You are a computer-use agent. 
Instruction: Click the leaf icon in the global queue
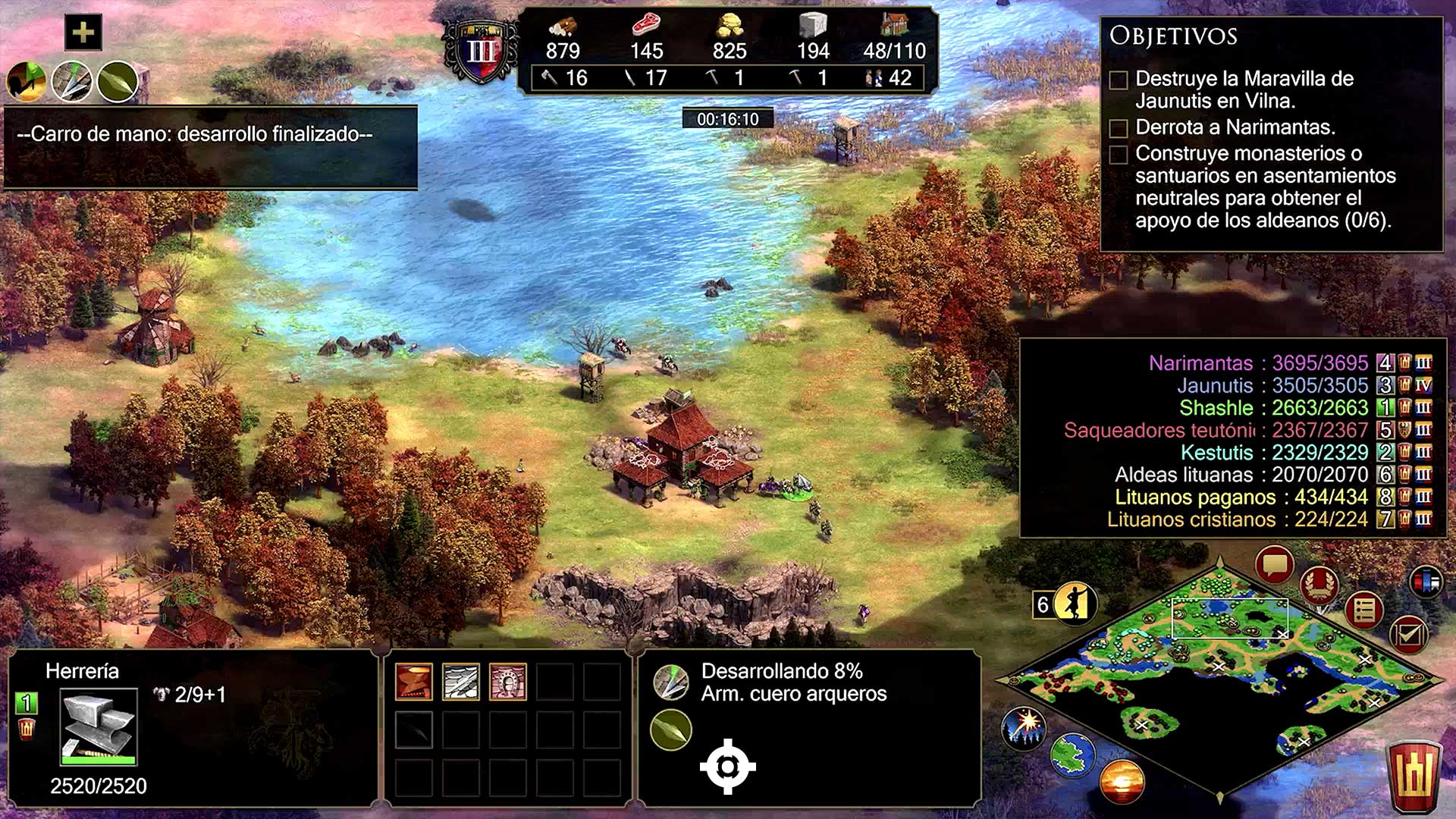[118, 81]
